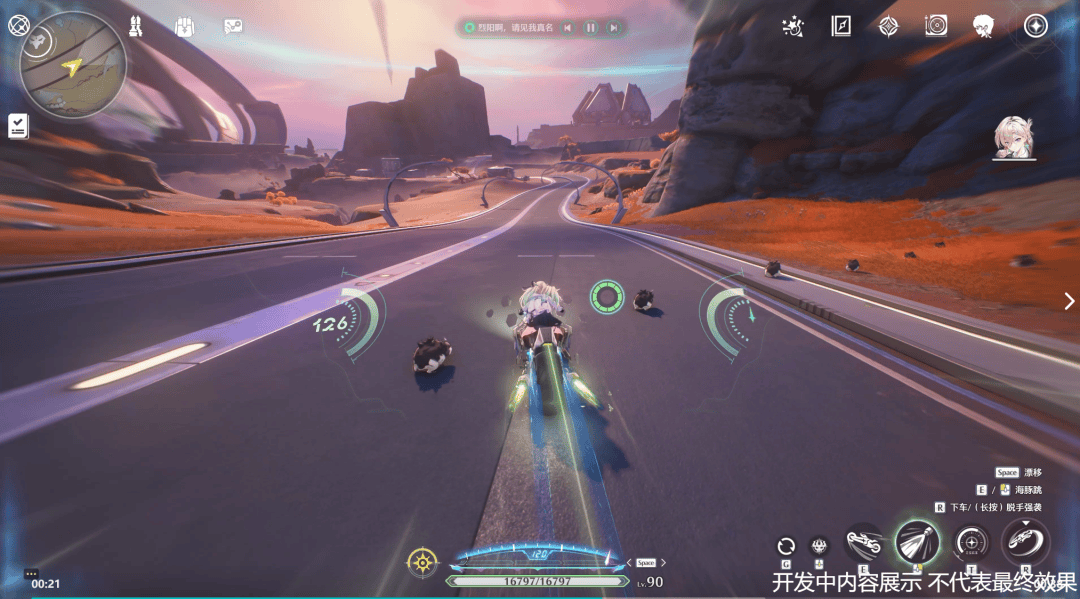Skip to the next music track
1080x599 pixels.
(x=614, y=28)
